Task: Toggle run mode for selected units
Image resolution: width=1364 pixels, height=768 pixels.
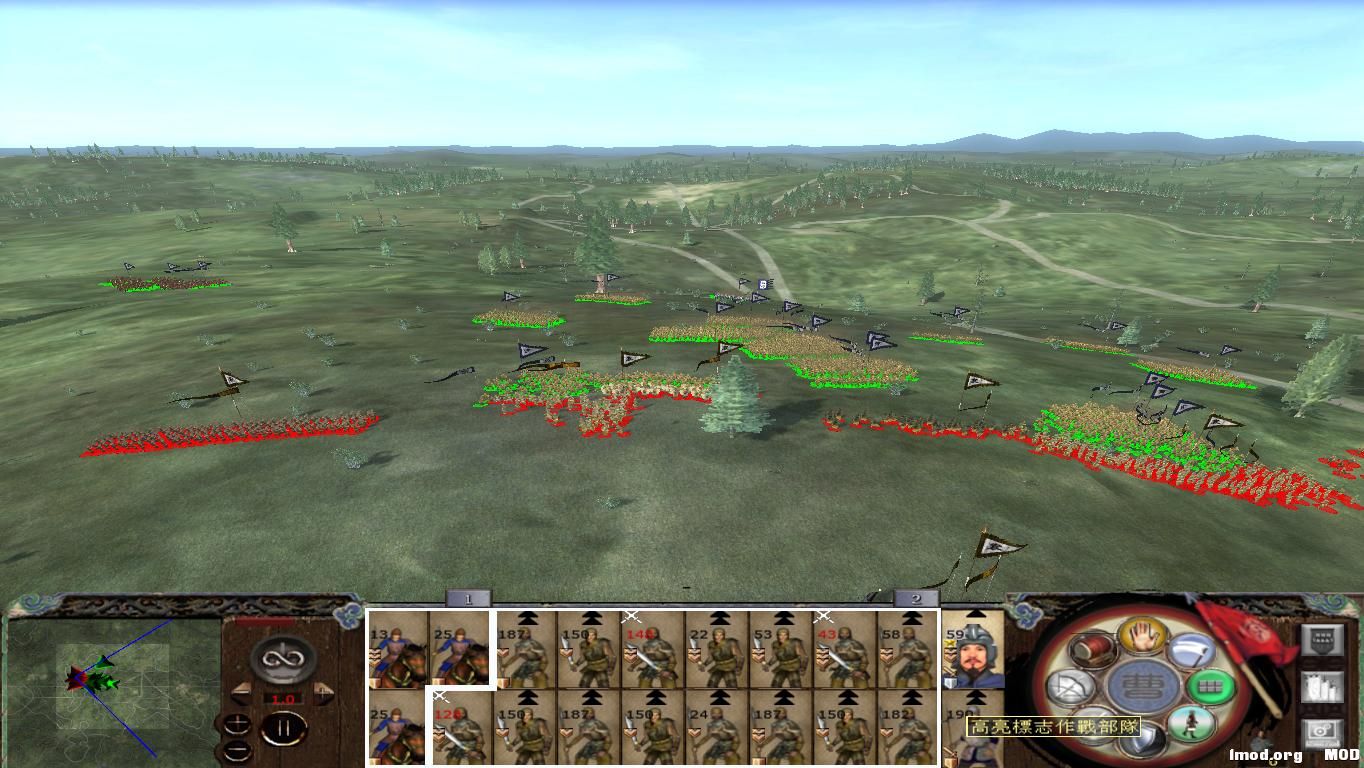Action: tap(1189, 724)
